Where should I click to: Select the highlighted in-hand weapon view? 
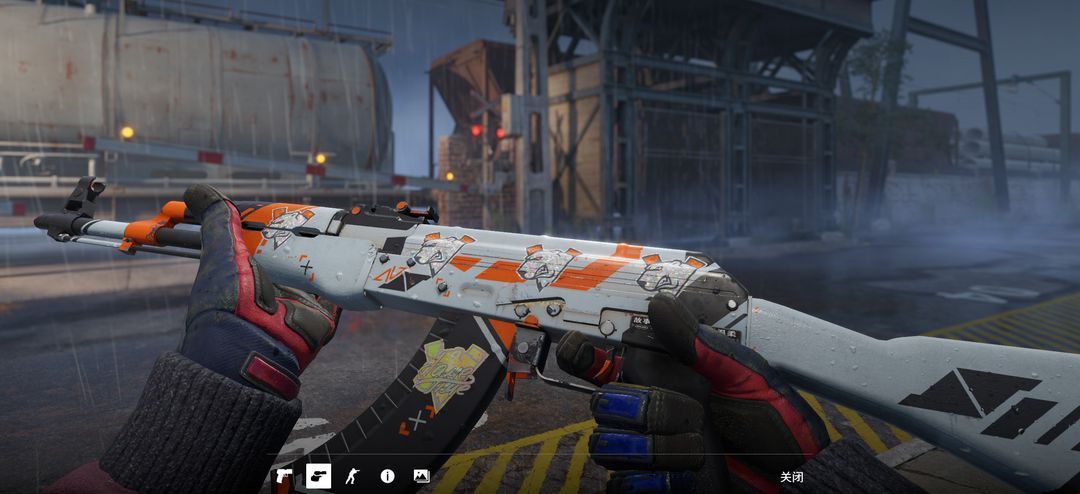(x=318, y=476)
